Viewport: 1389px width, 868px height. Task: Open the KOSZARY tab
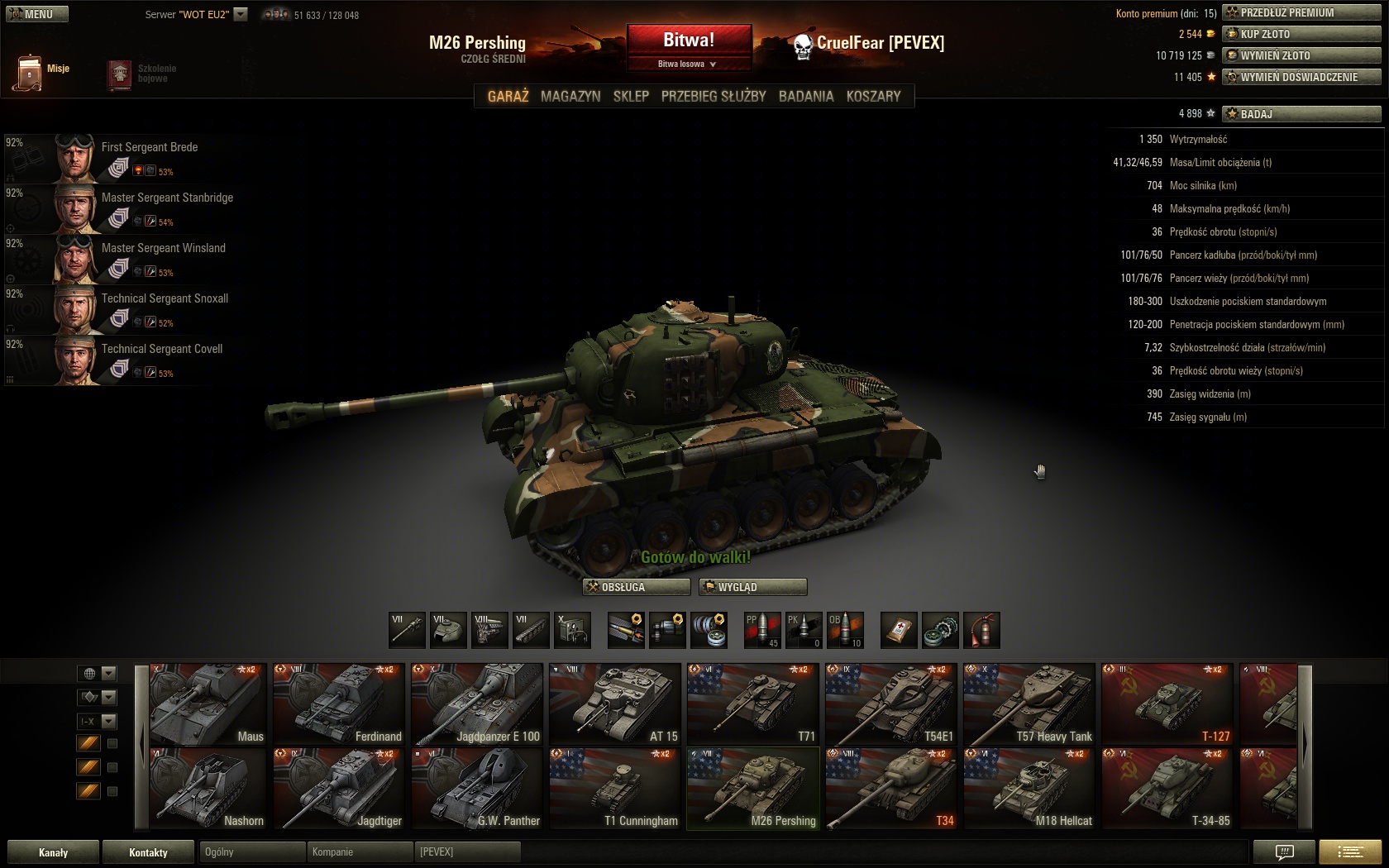[x=873, y=96]
